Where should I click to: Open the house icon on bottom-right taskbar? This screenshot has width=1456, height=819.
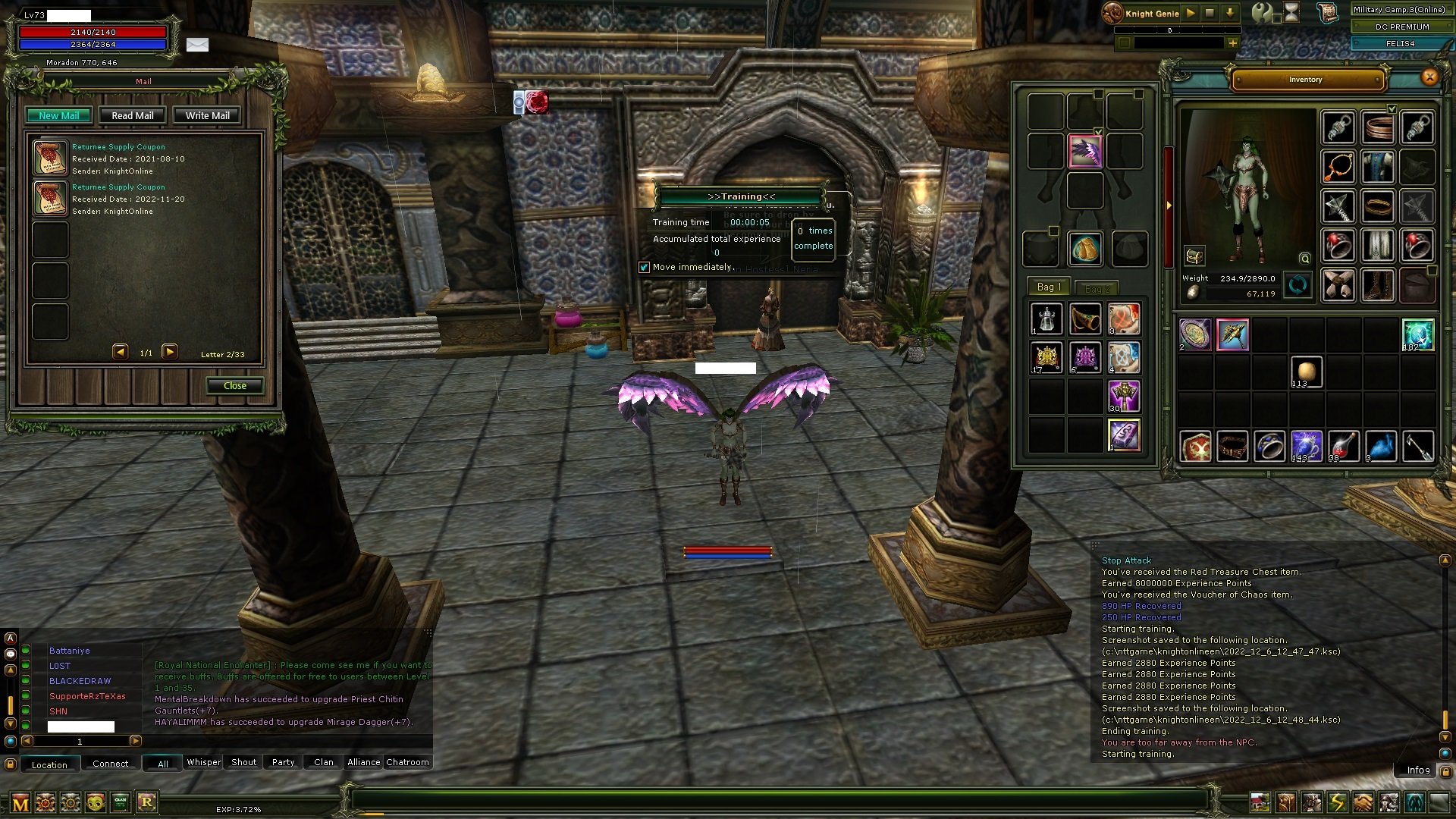pyautogui.click(x=1260, y=801)
